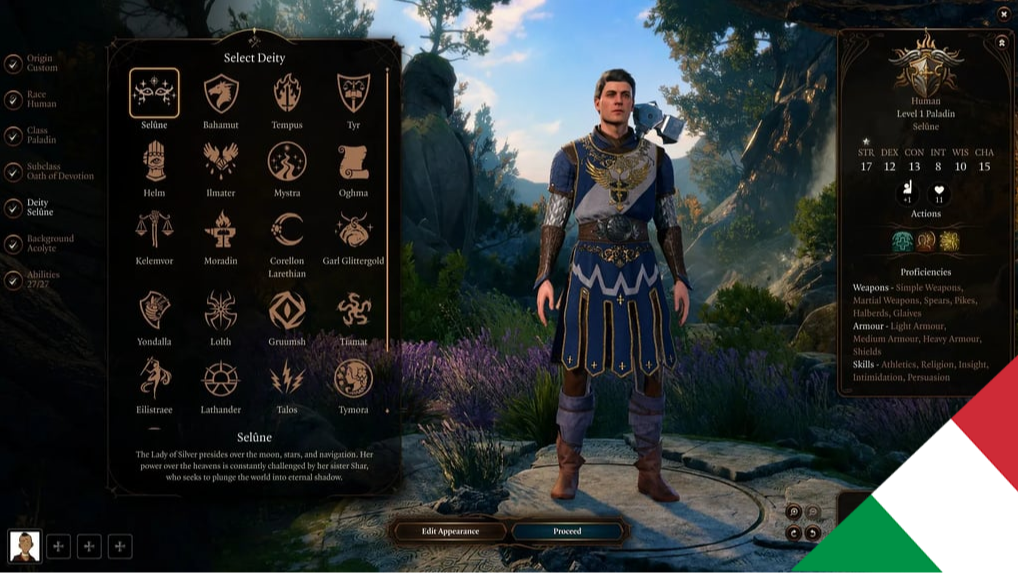Choose the Mystra deity symbol
Viewport: 1018px width, 573px height.
tap(287, 162)
